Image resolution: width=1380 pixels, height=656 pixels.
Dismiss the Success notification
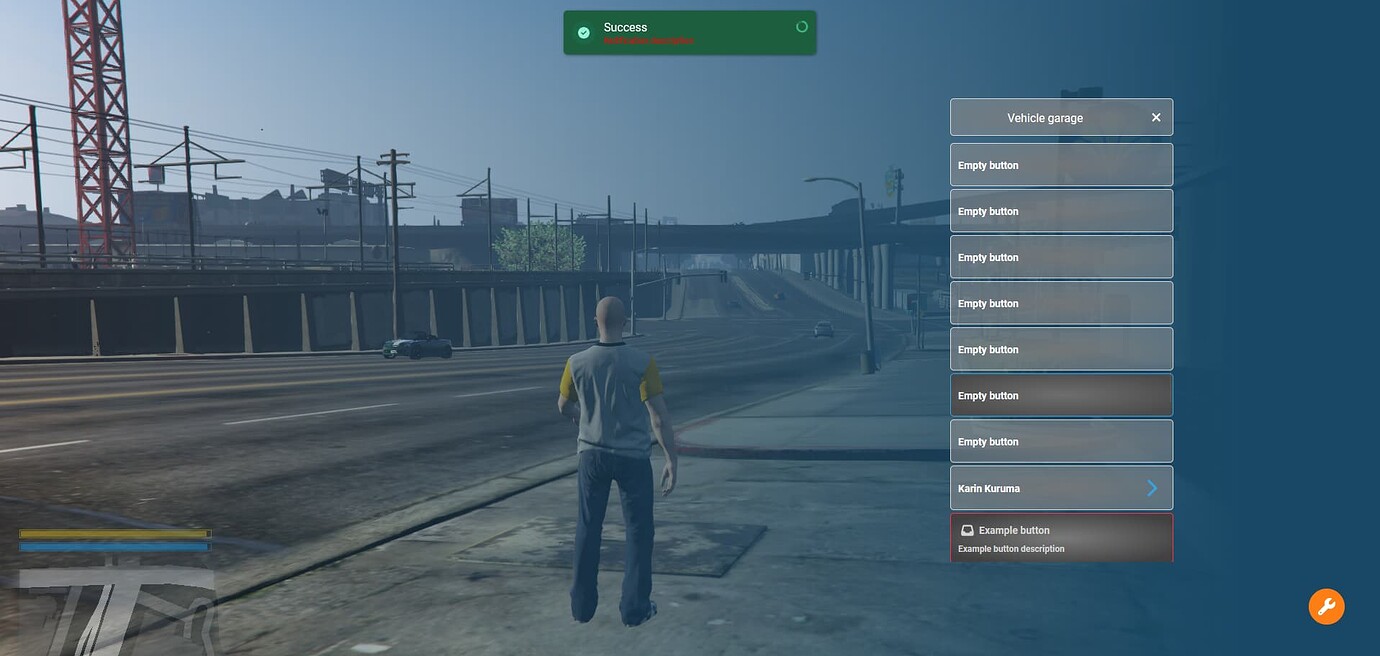801,27
